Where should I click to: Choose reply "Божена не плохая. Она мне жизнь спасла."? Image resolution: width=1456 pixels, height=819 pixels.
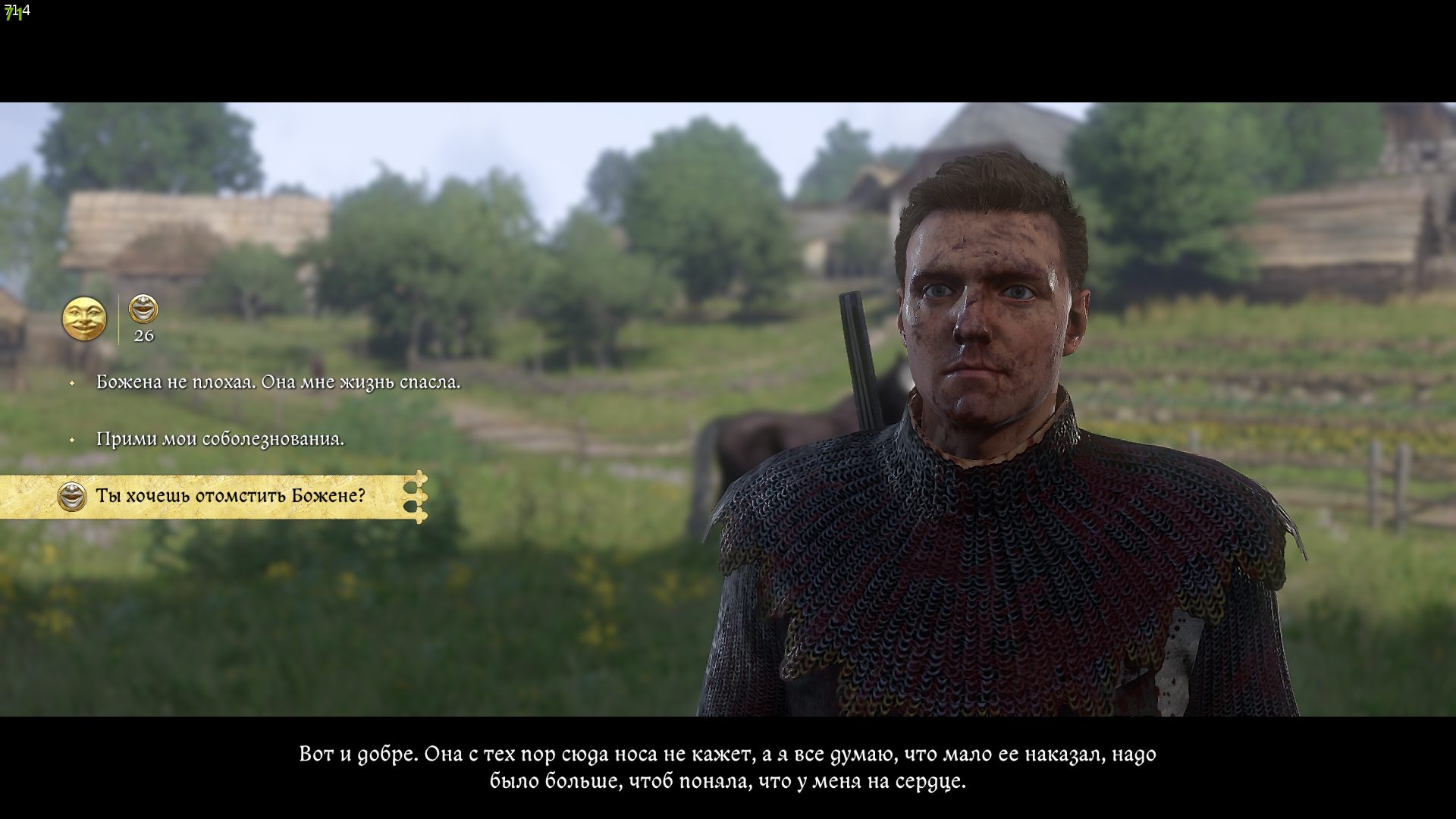[x=278, y=382]
